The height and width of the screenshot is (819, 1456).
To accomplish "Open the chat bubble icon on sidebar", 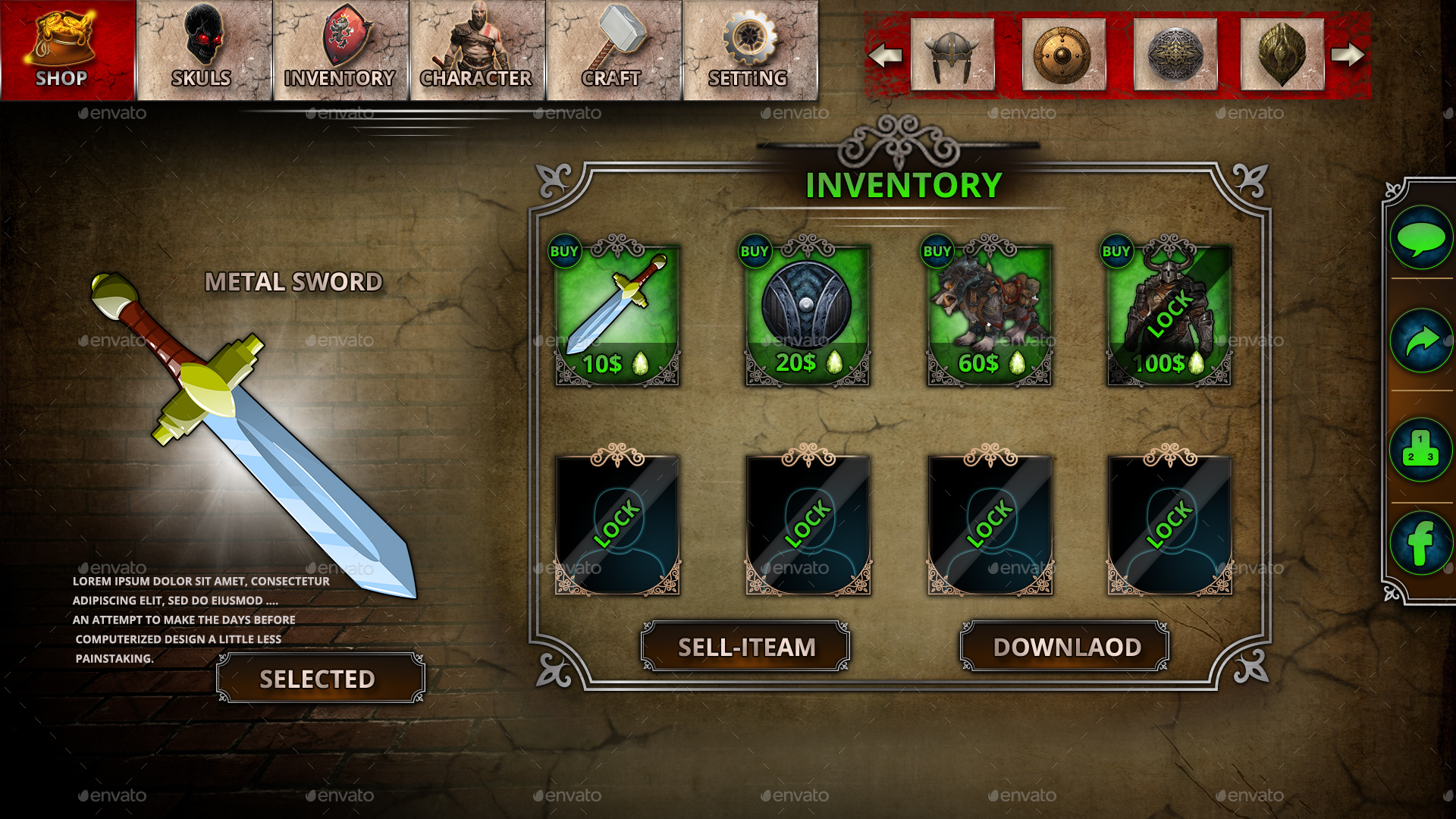I will 1422,237.
